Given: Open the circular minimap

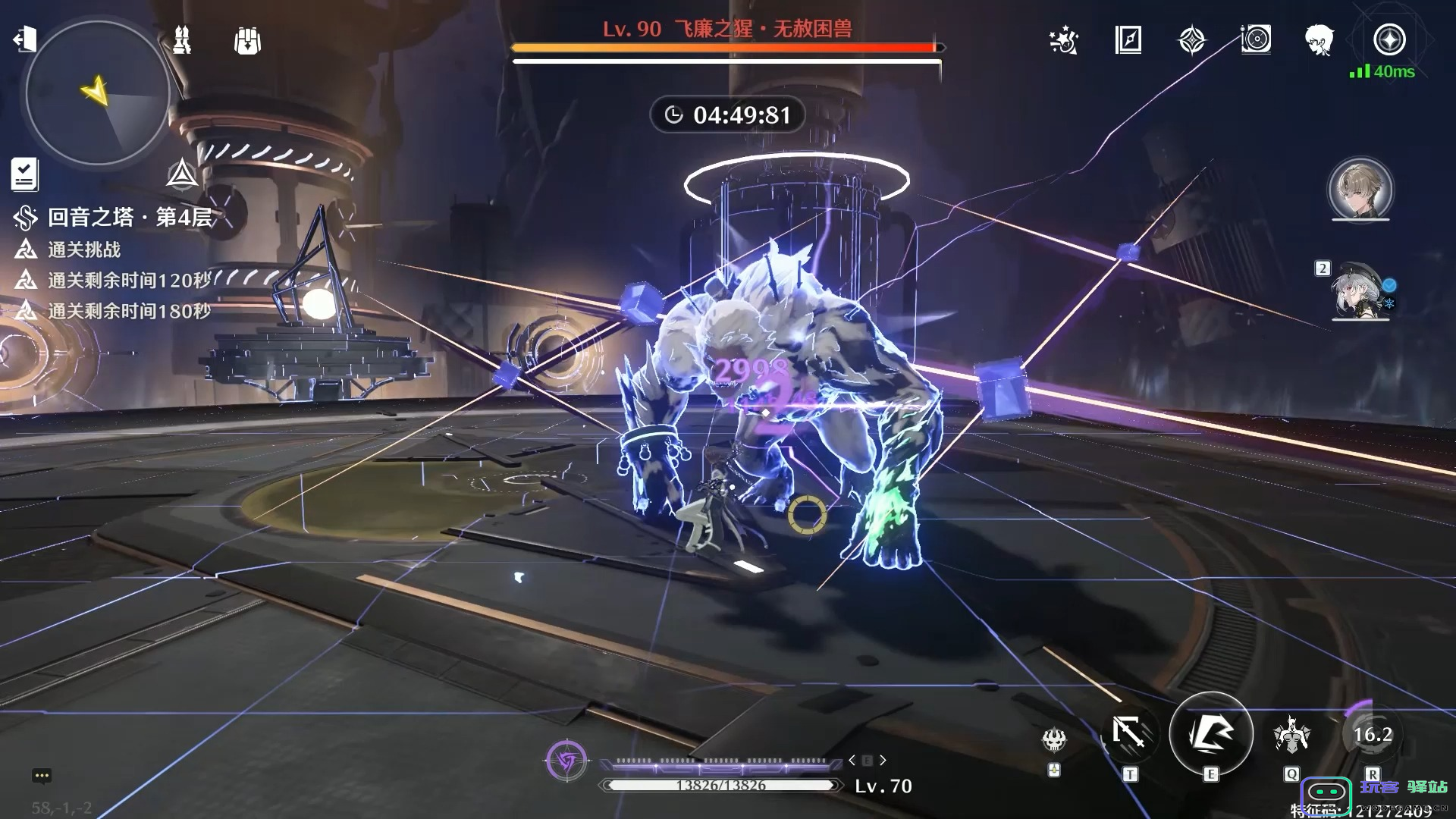Looking at the screenshot, I should click(97, 93).
